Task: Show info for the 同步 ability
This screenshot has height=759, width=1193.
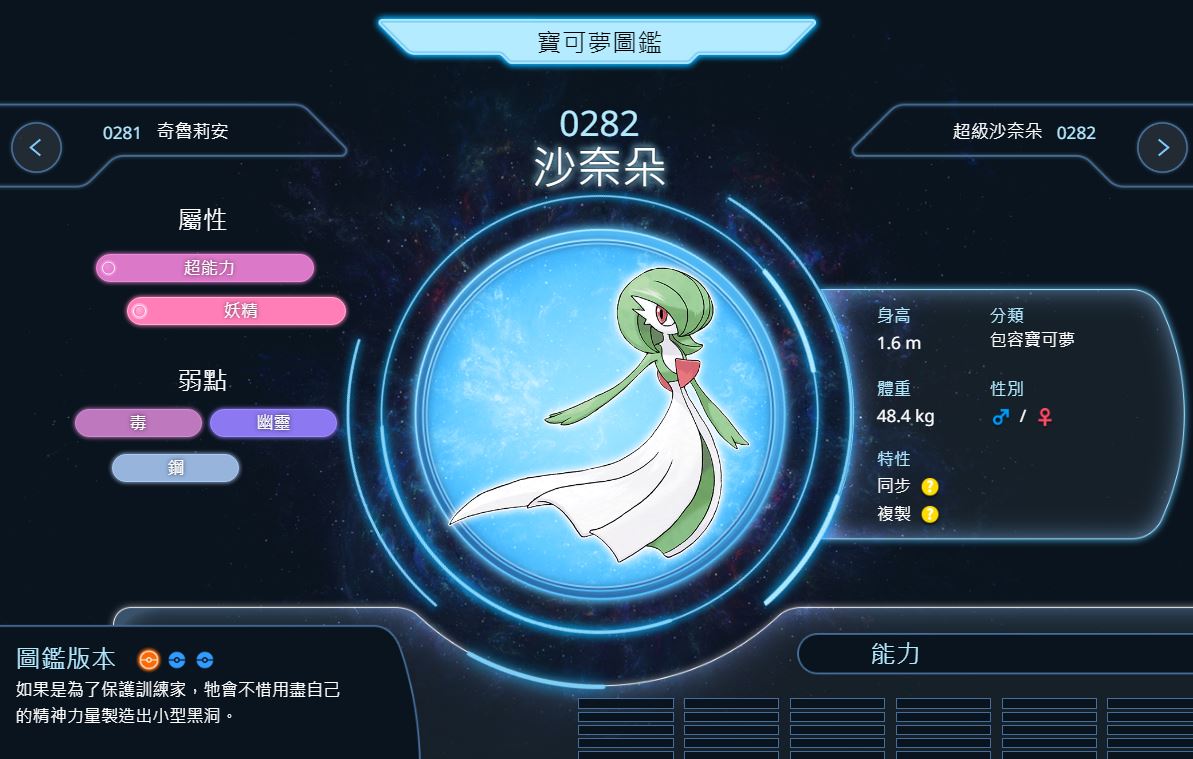Action: (x=930, y=487)
